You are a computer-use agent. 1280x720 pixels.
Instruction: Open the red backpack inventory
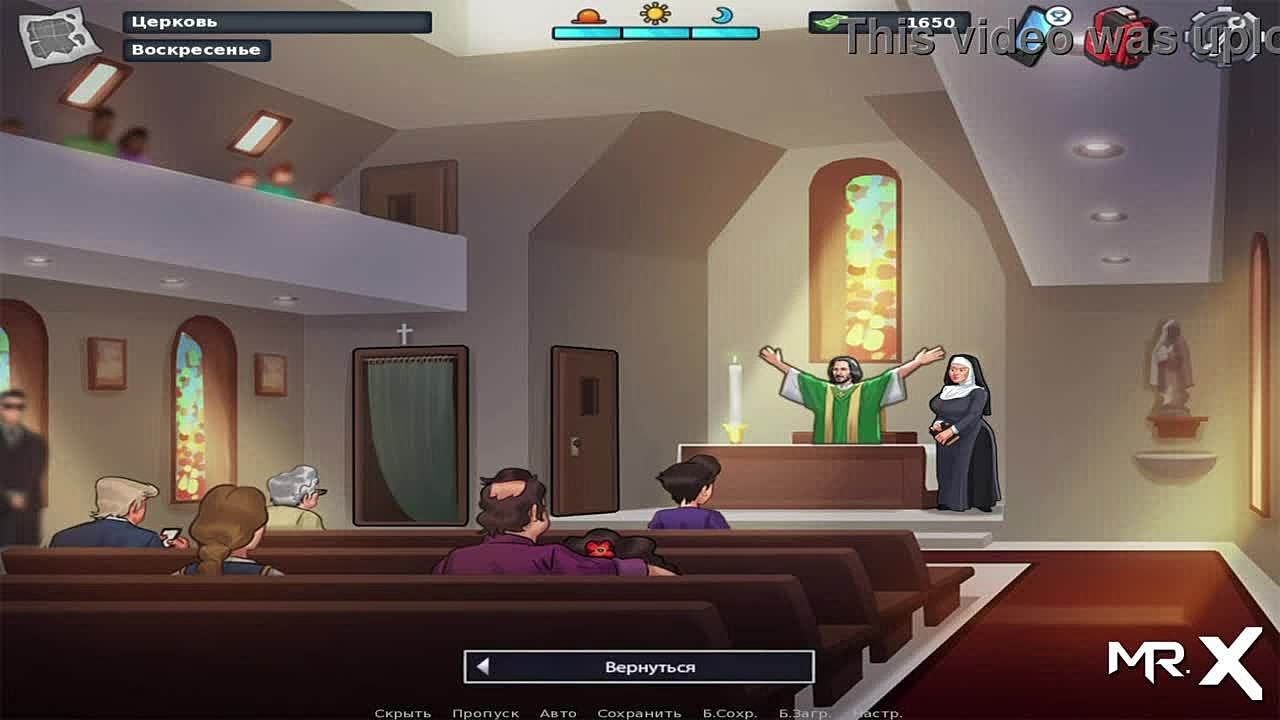[1122, 37]
